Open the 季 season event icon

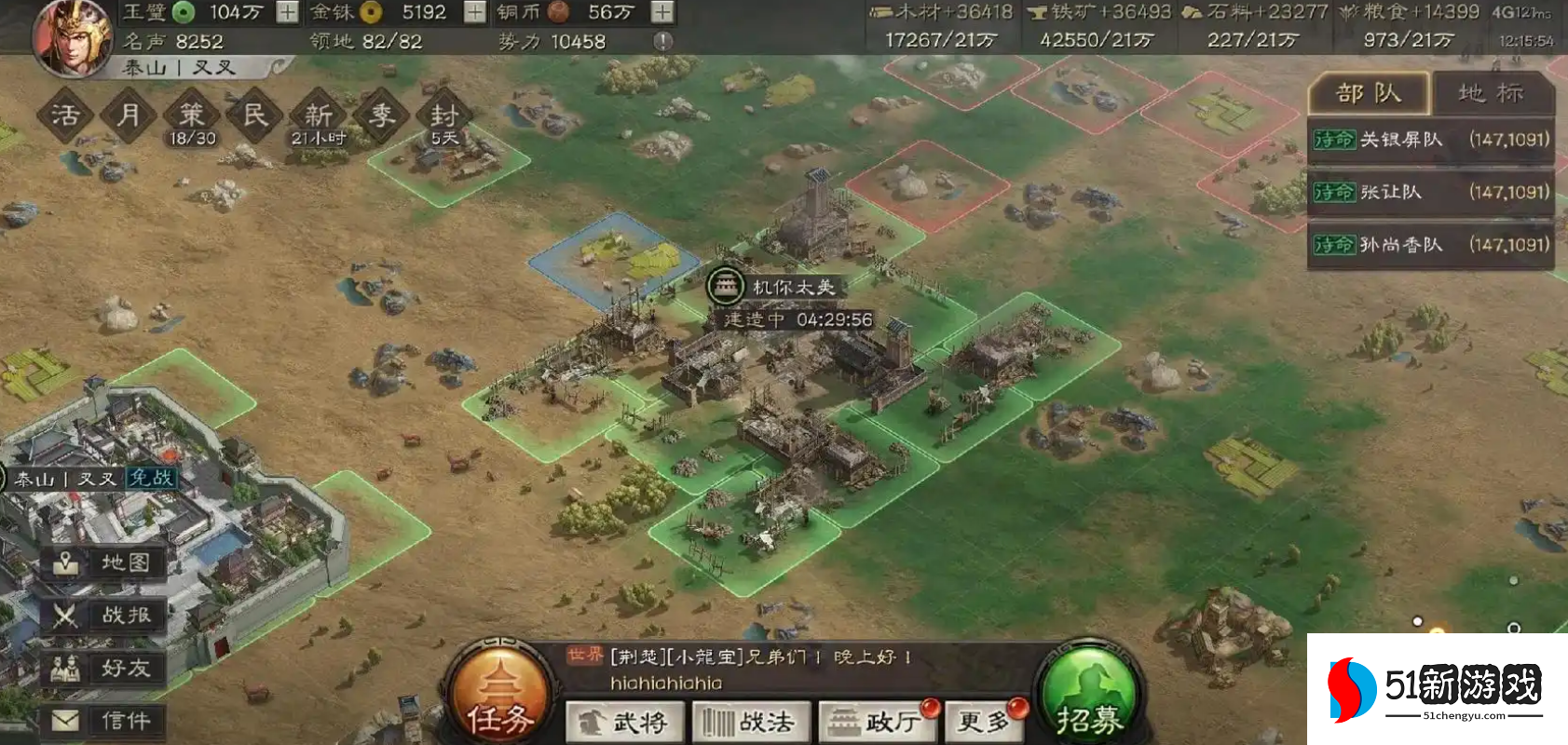[379, 114]
